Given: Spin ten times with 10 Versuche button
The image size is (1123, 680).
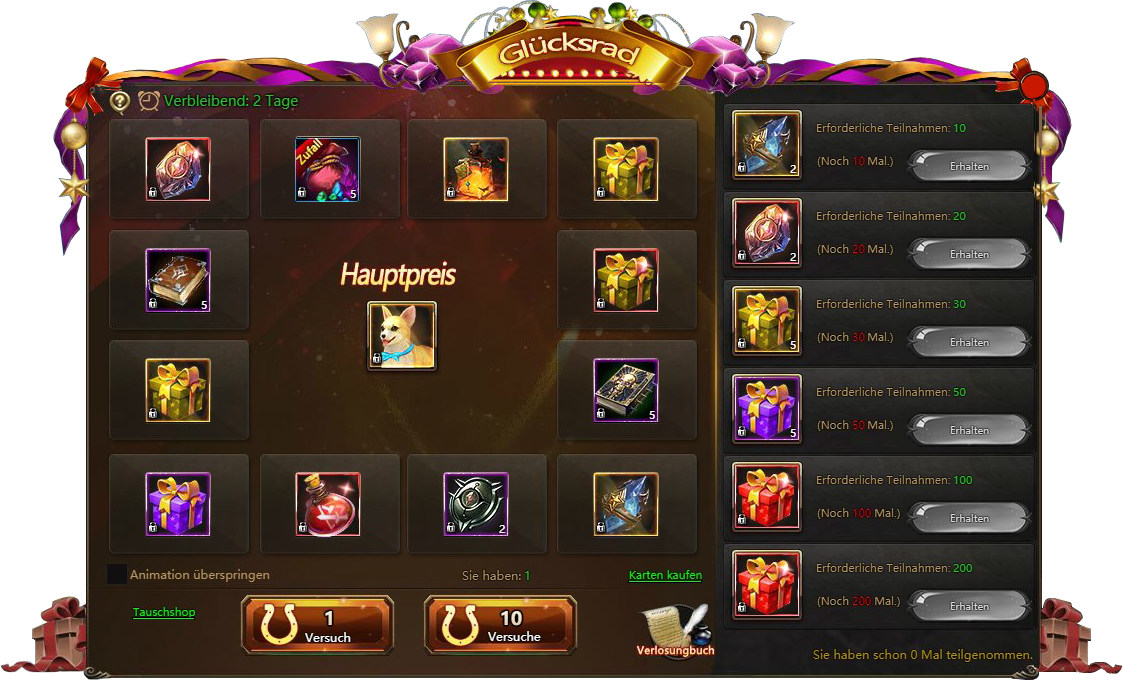Looking at the screenshot, I should (500, 625).
